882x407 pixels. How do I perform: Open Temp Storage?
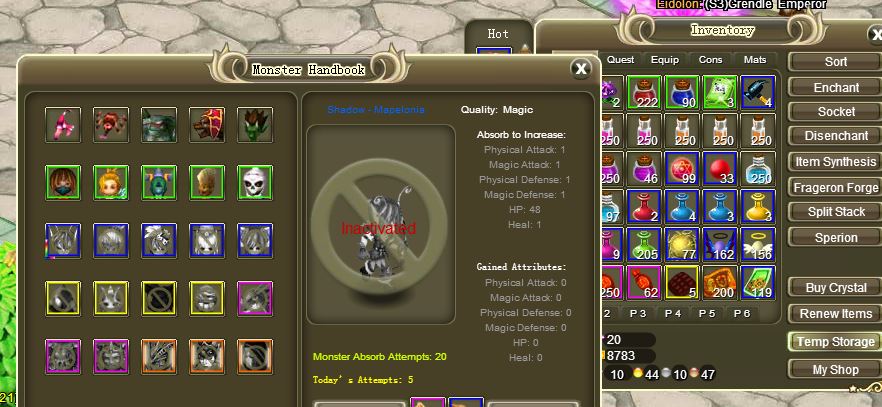click(x=835, y=342)
